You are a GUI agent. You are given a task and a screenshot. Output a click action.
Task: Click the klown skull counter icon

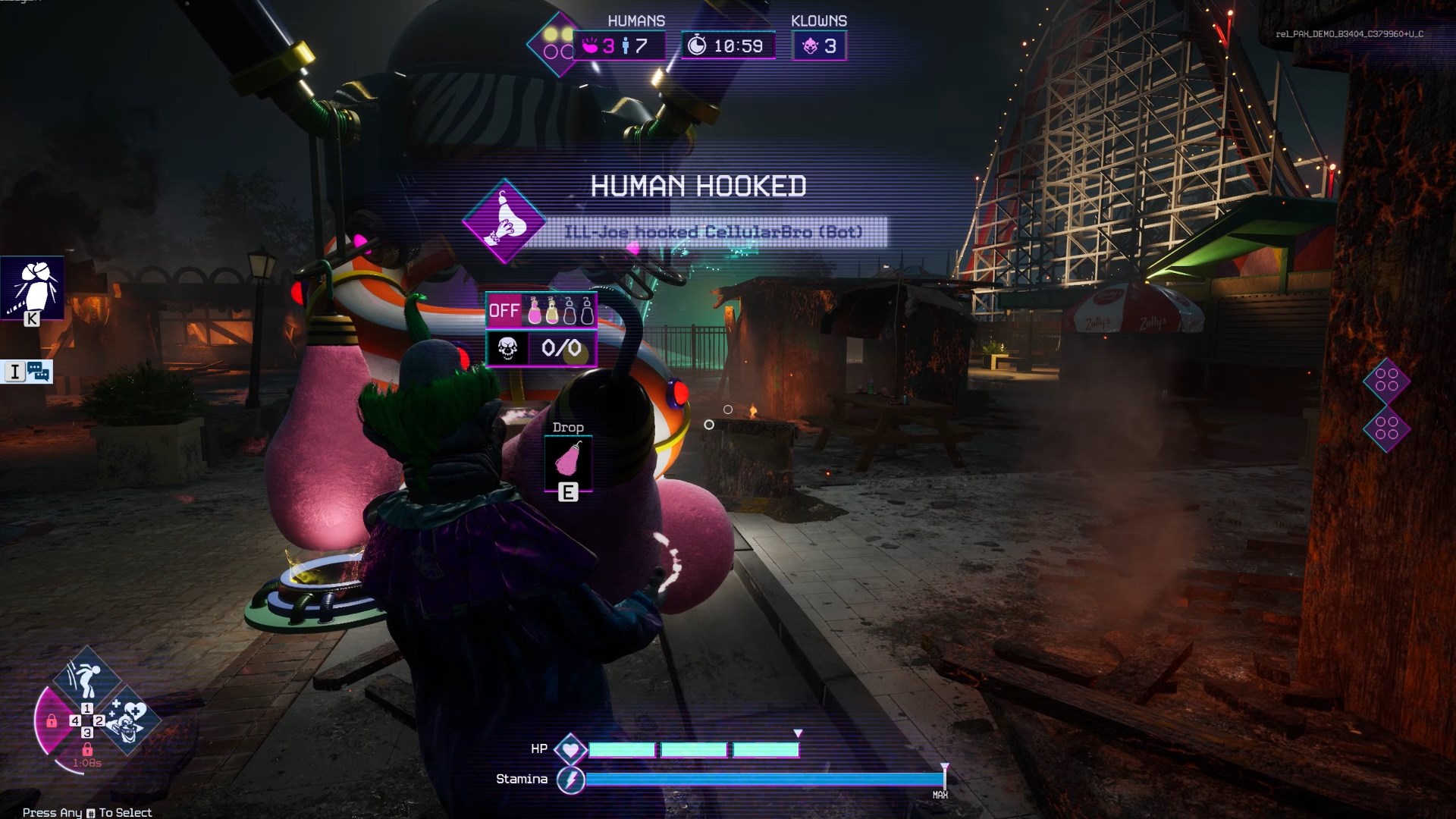[507, 349]
